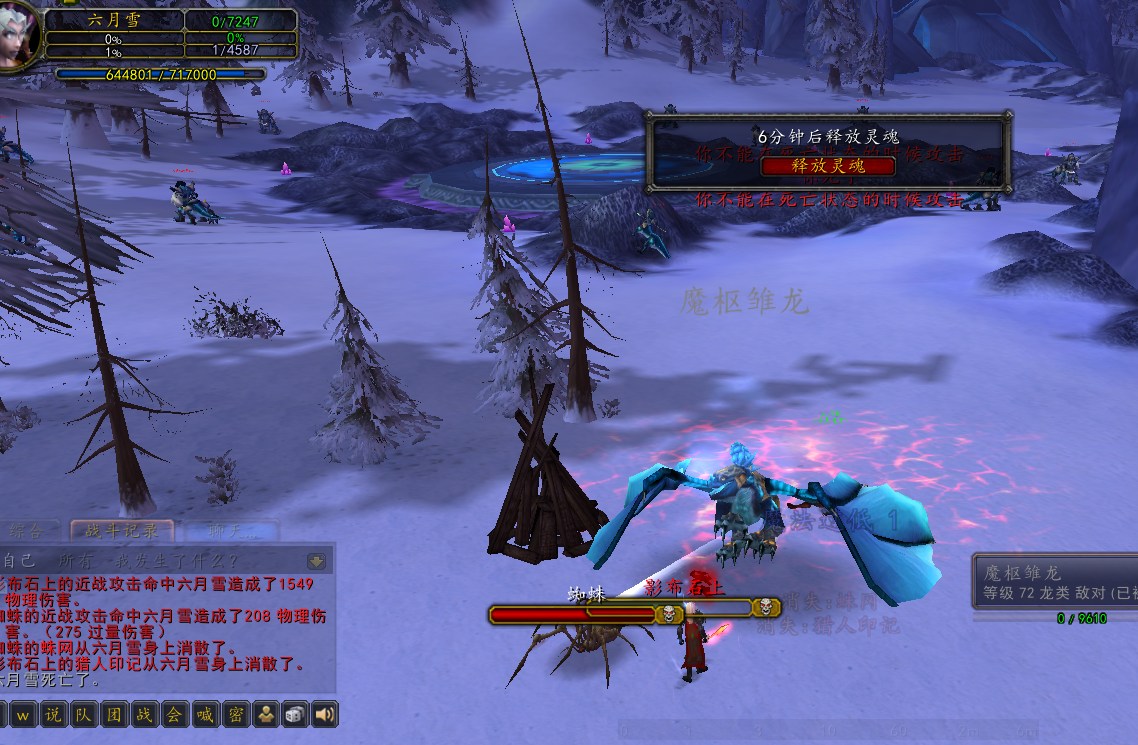Open the combat log arrow dropdown
The image size is (1138, 745).
pos(318,561)
